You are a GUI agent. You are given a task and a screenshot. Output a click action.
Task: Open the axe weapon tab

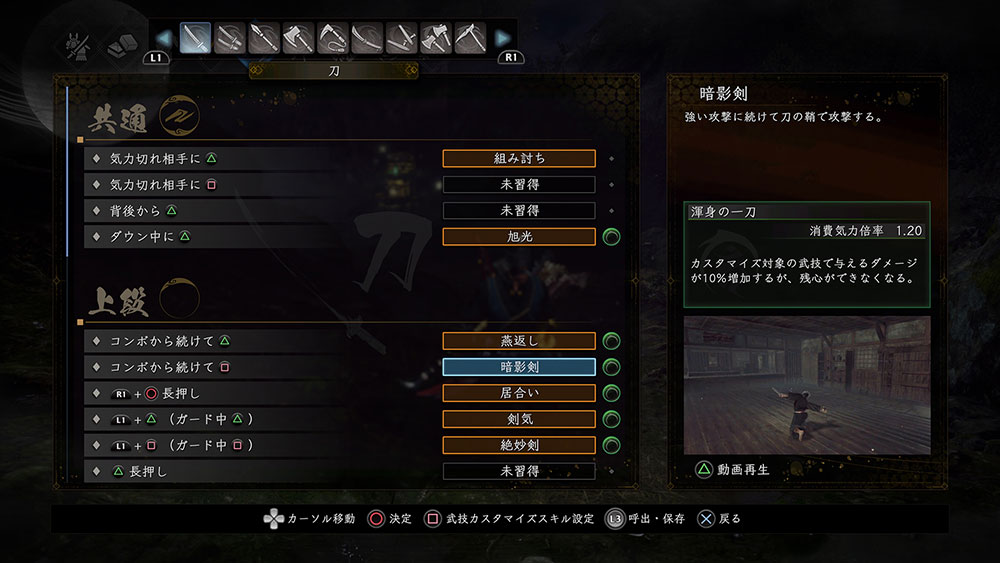point(298,38)
